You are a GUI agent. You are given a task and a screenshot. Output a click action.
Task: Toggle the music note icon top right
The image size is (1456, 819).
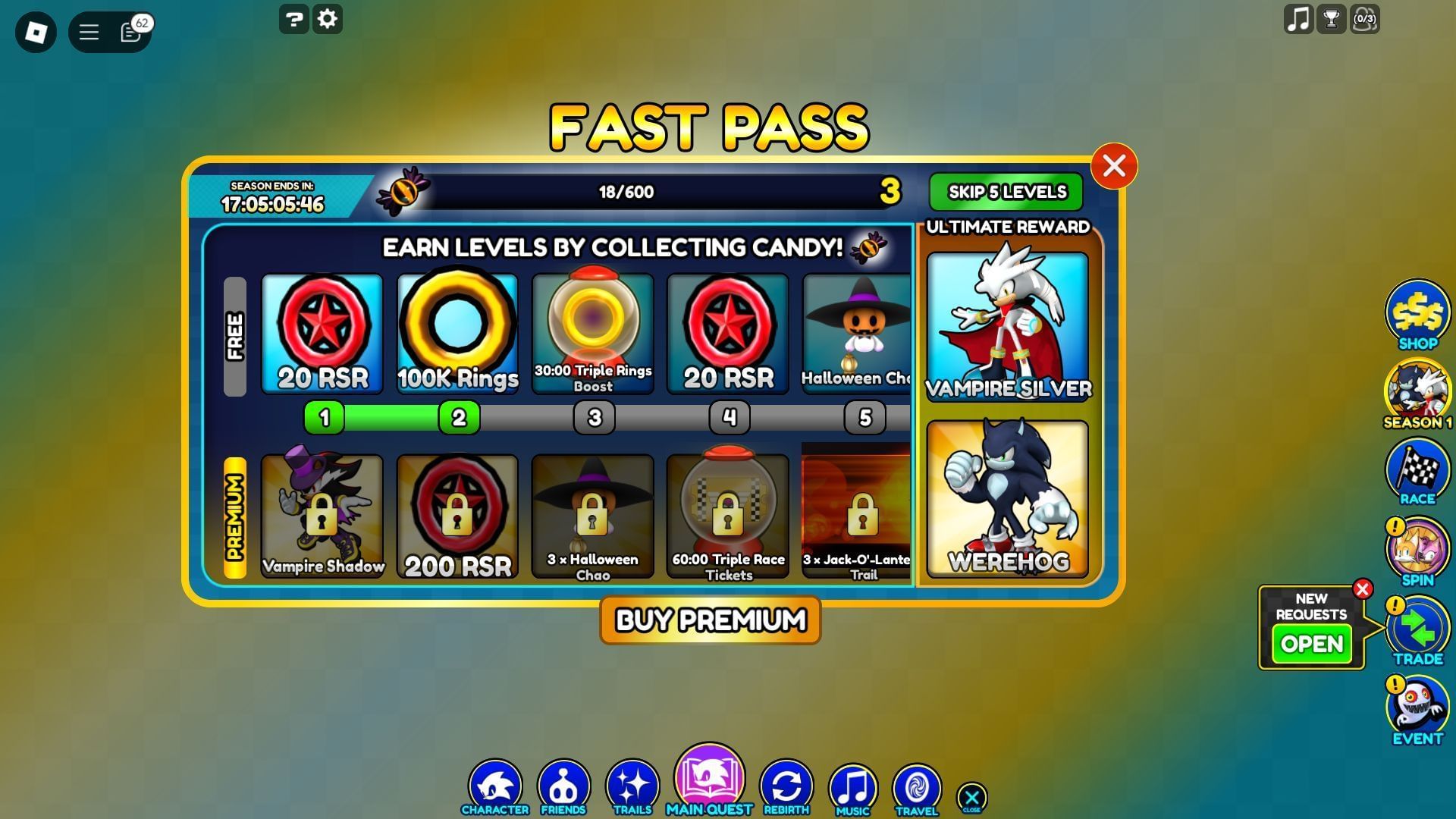(x=1298, y=20)
